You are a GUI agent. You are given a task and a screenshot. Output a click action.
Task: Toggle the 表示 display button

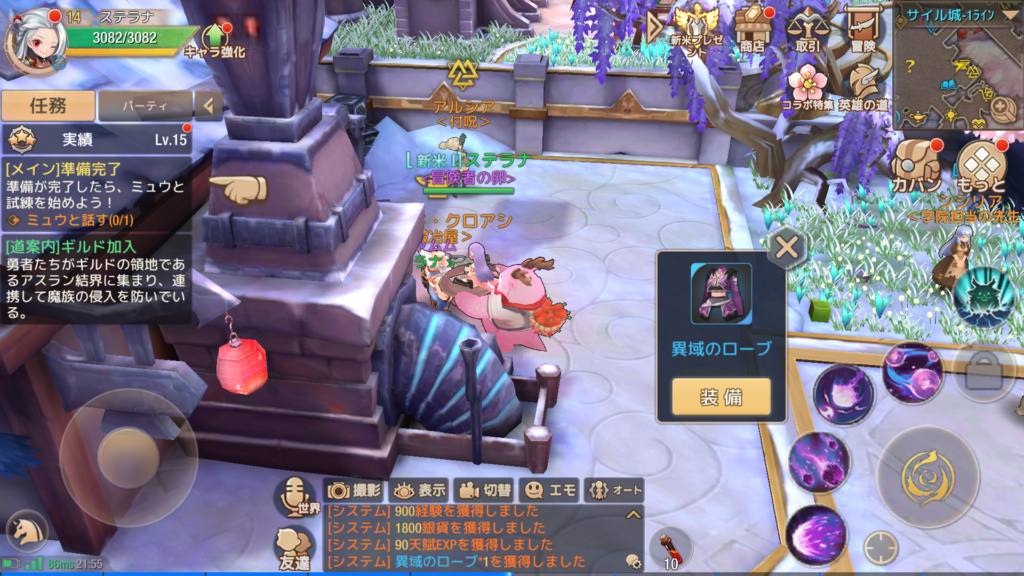point(418,490)
